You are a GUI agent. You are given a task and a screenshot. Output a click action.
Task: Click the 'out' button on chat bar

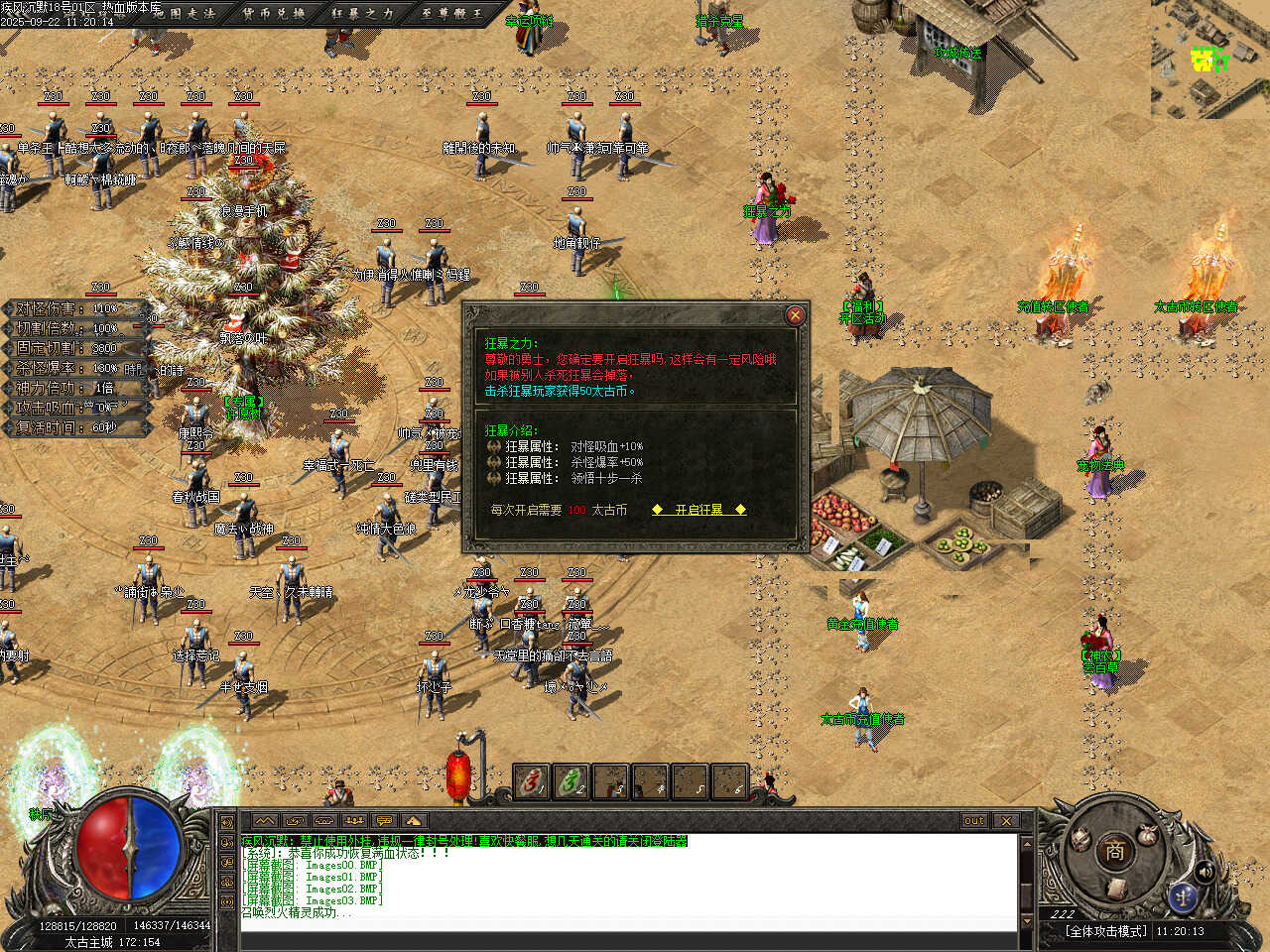pos(973,821)
